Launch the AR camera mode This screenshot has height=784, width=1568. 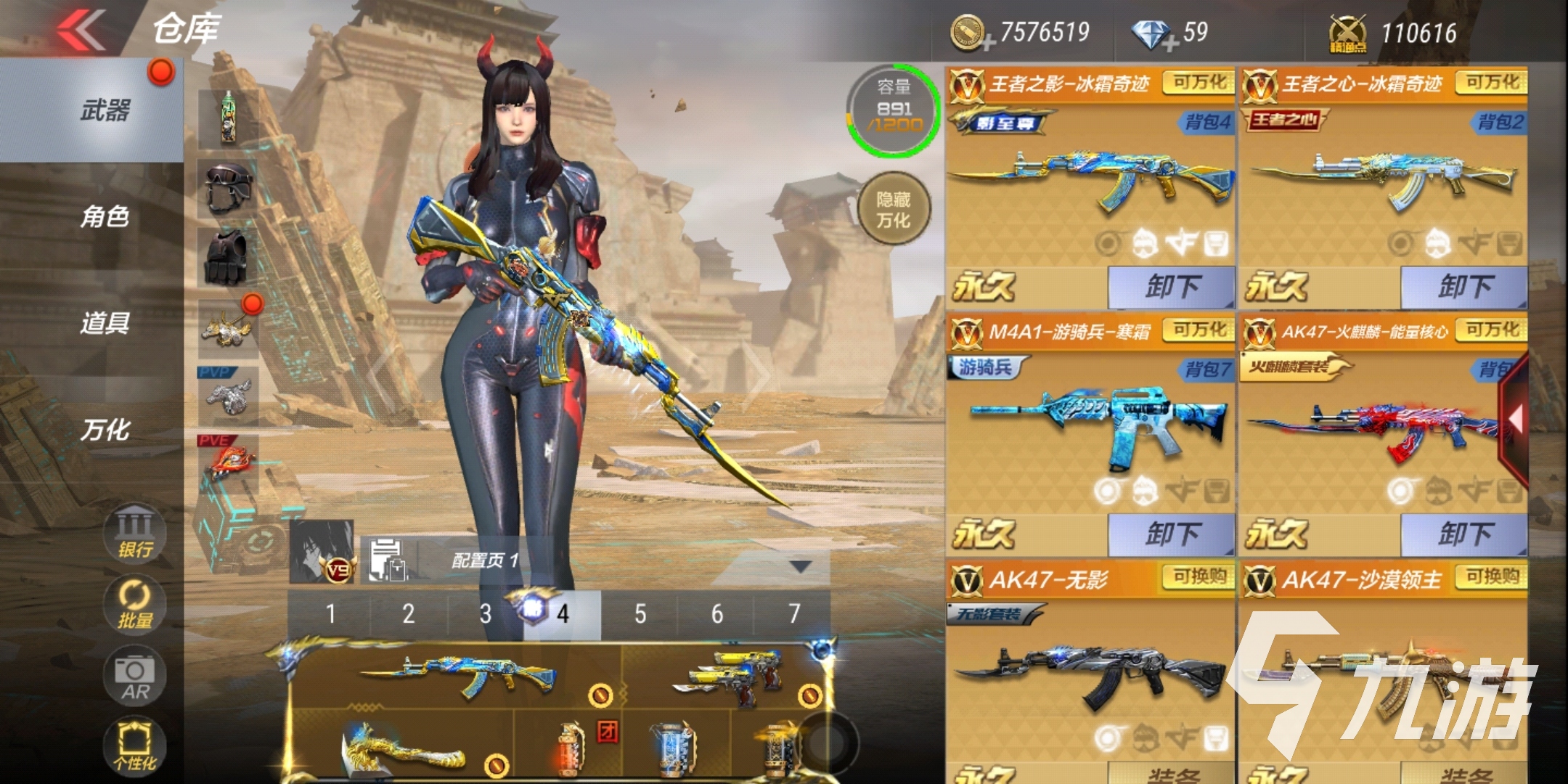(135, 675)
